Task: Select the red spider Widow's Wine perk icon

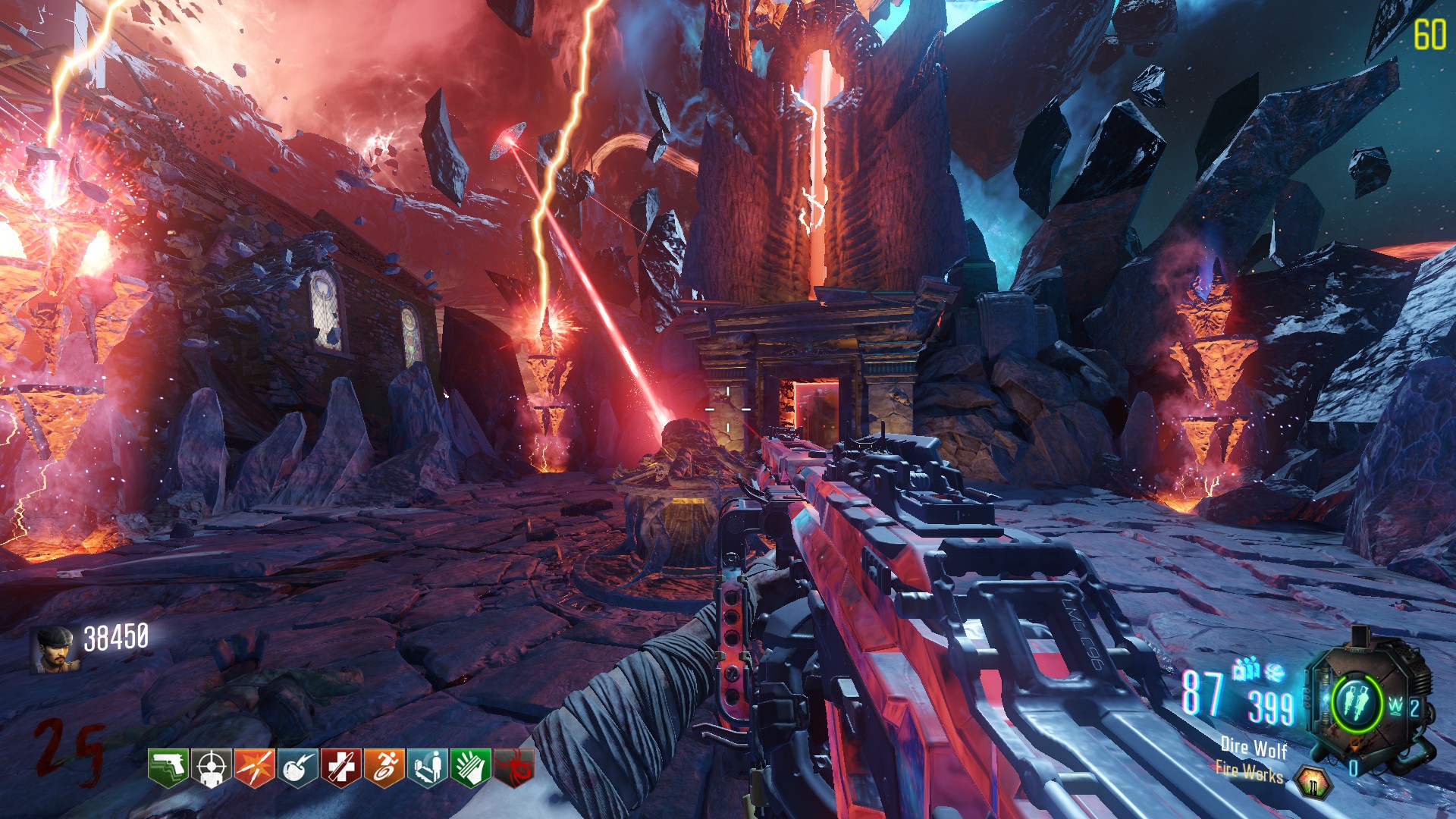Action: coord(514,767)
